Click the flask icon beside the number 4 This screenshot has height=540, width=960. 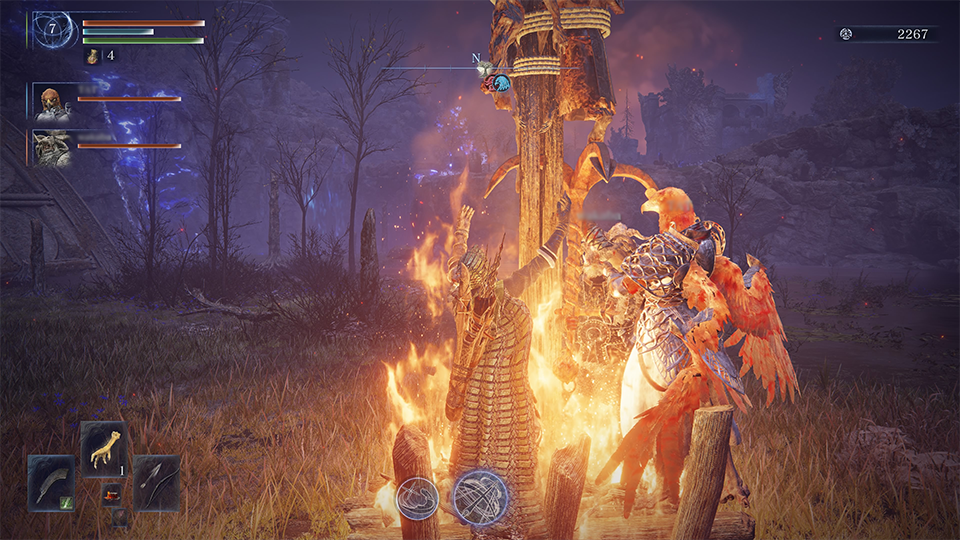point(93,56)
